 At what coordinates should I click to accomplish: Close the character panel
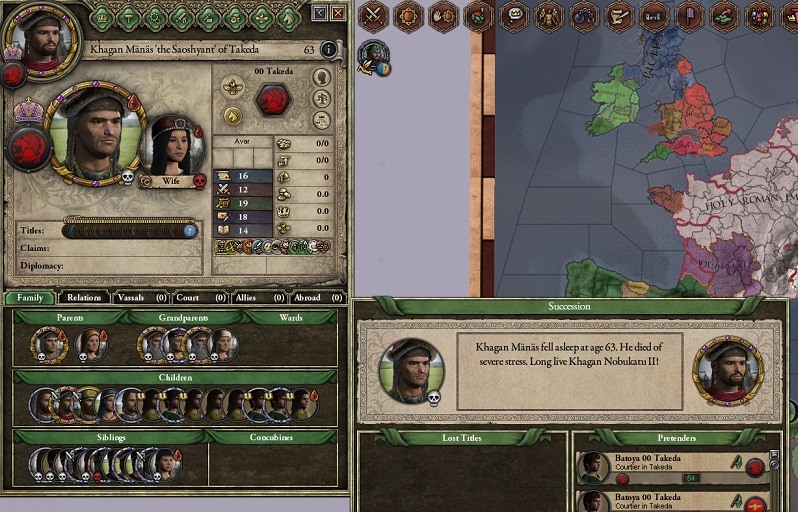[338, 13]
